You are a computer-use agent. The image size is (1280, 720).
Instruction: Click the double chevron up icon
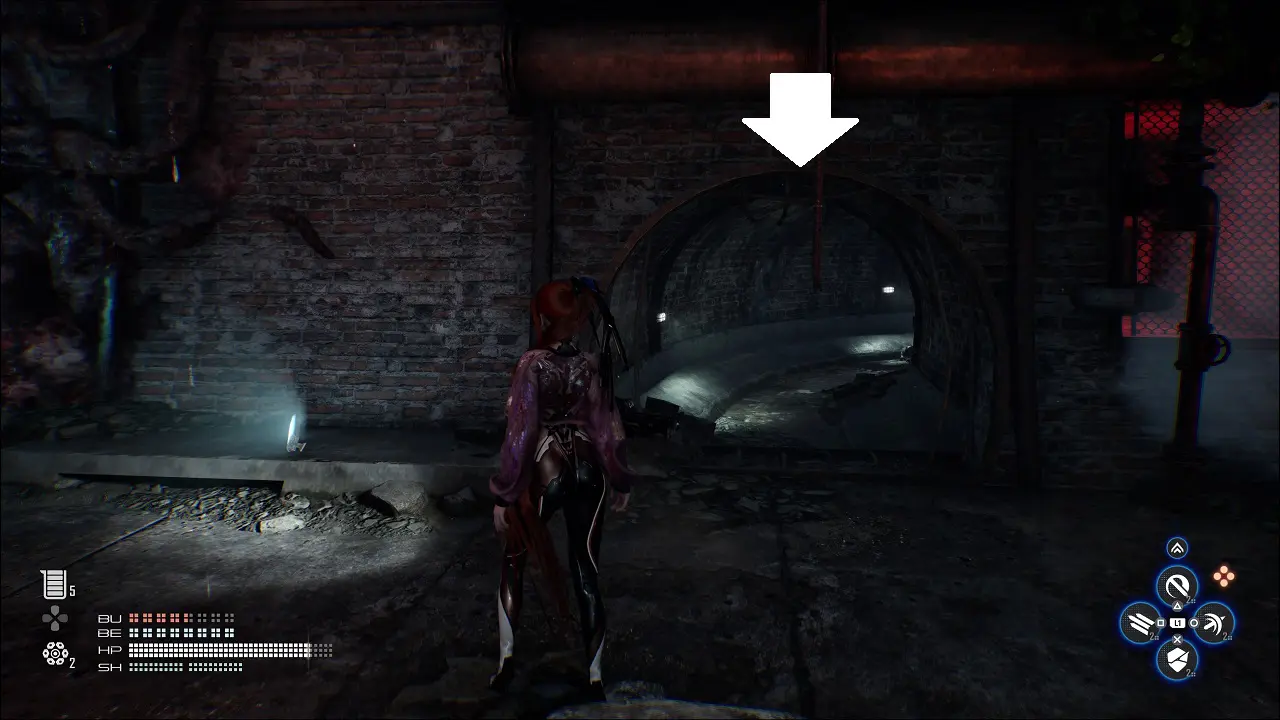click(x=1177, y=548)
